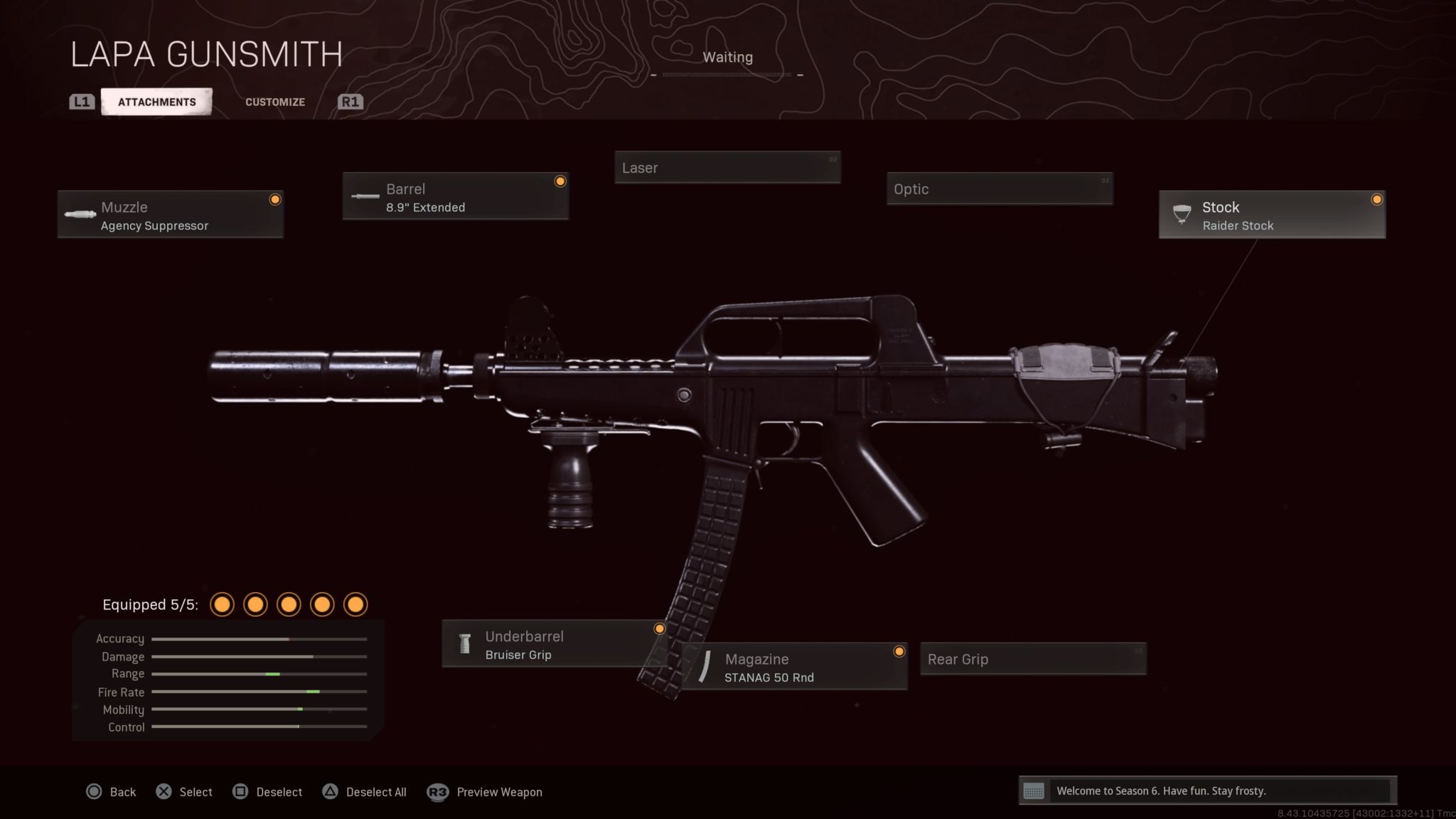Open the Stock slot via parachute-style stock icon
1456x819 pixels.
click(x=1182, y=213)
